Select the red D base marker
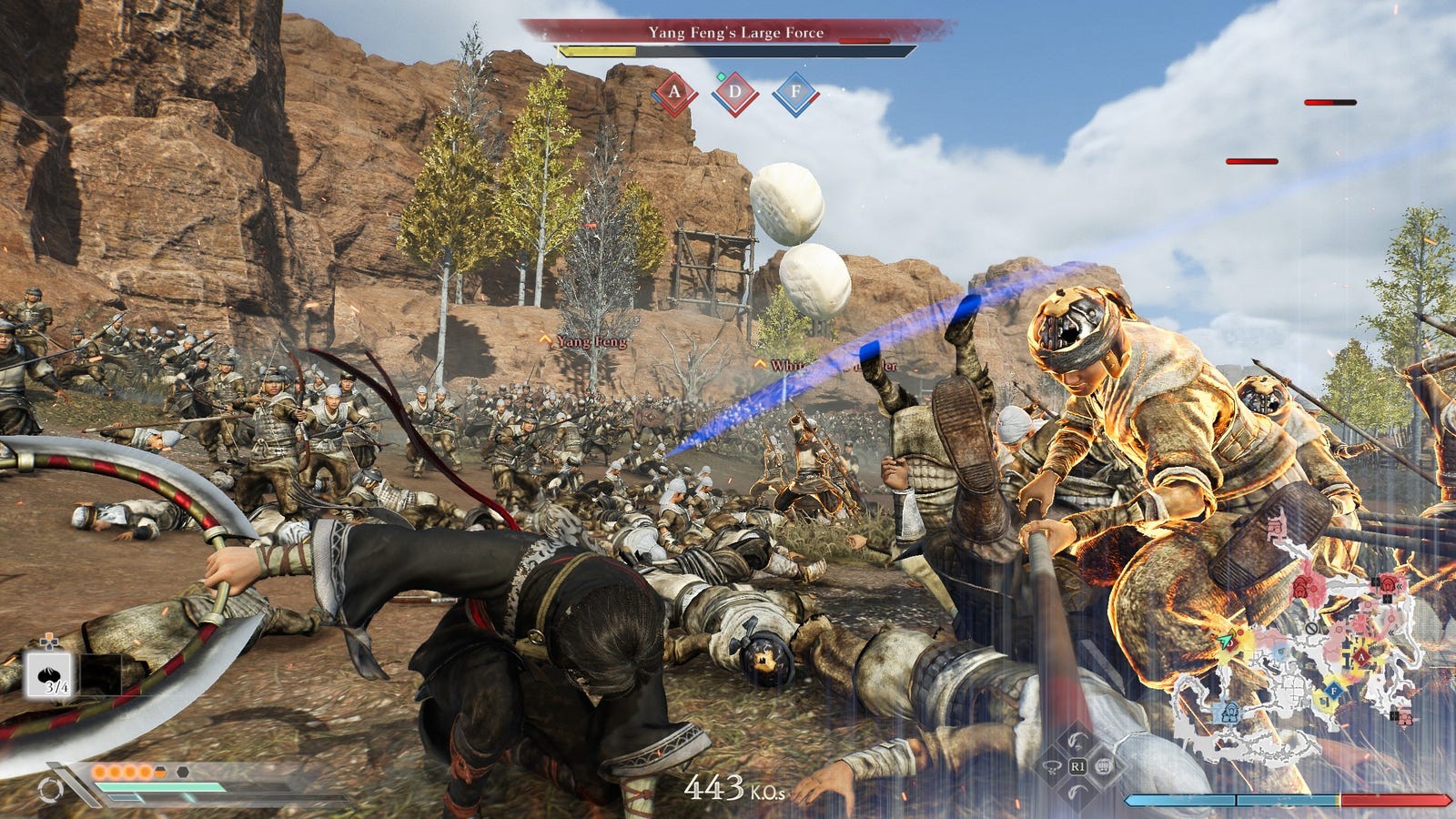 click(x=735, y=92)
